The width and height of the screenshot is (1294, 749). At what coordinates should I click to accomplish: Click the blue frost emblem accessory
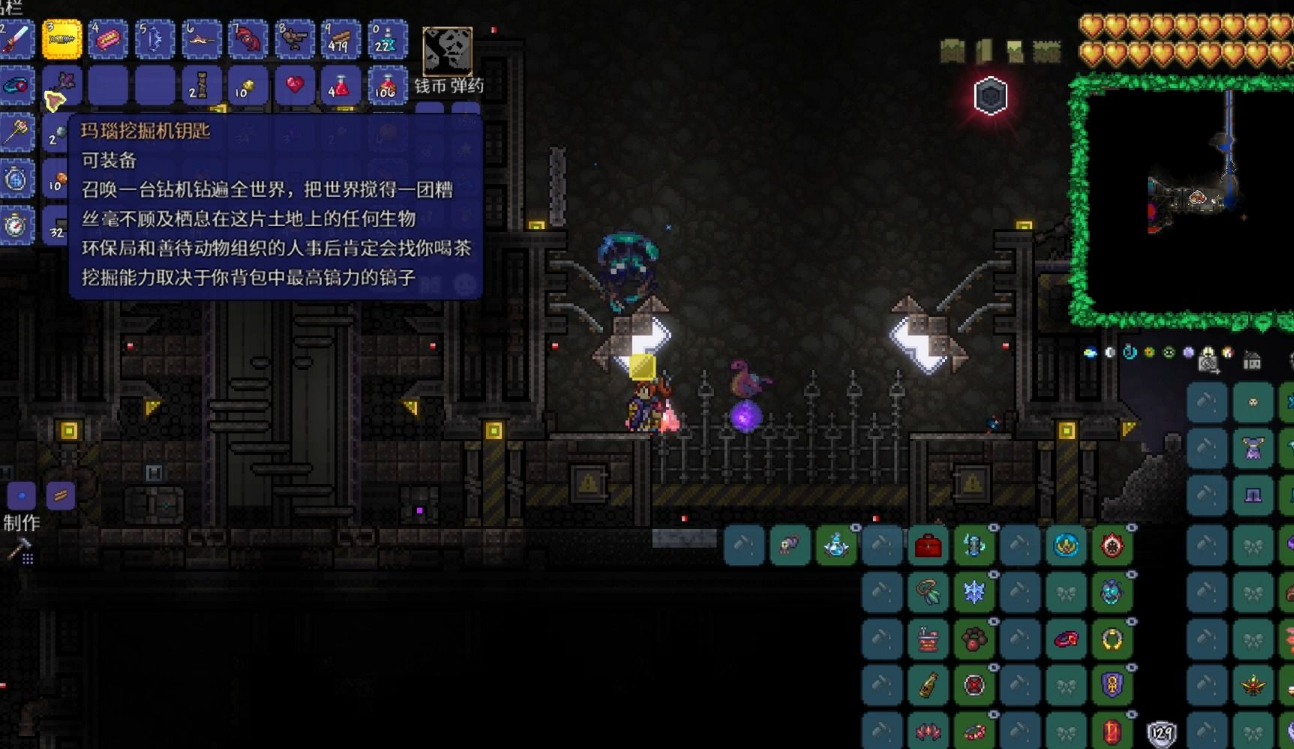click(974, 593)
